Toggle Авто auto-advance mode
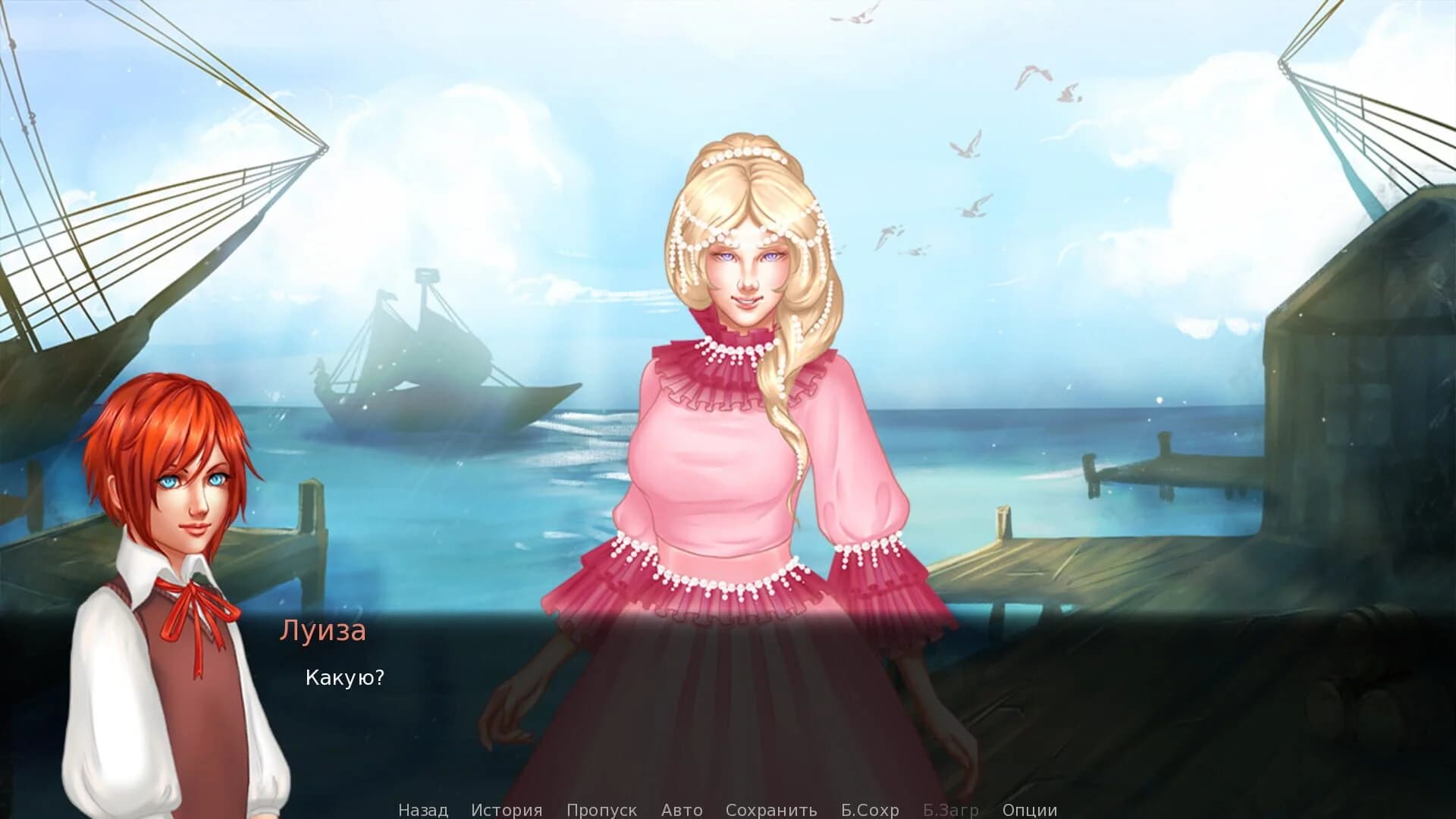 click(682, 810)
